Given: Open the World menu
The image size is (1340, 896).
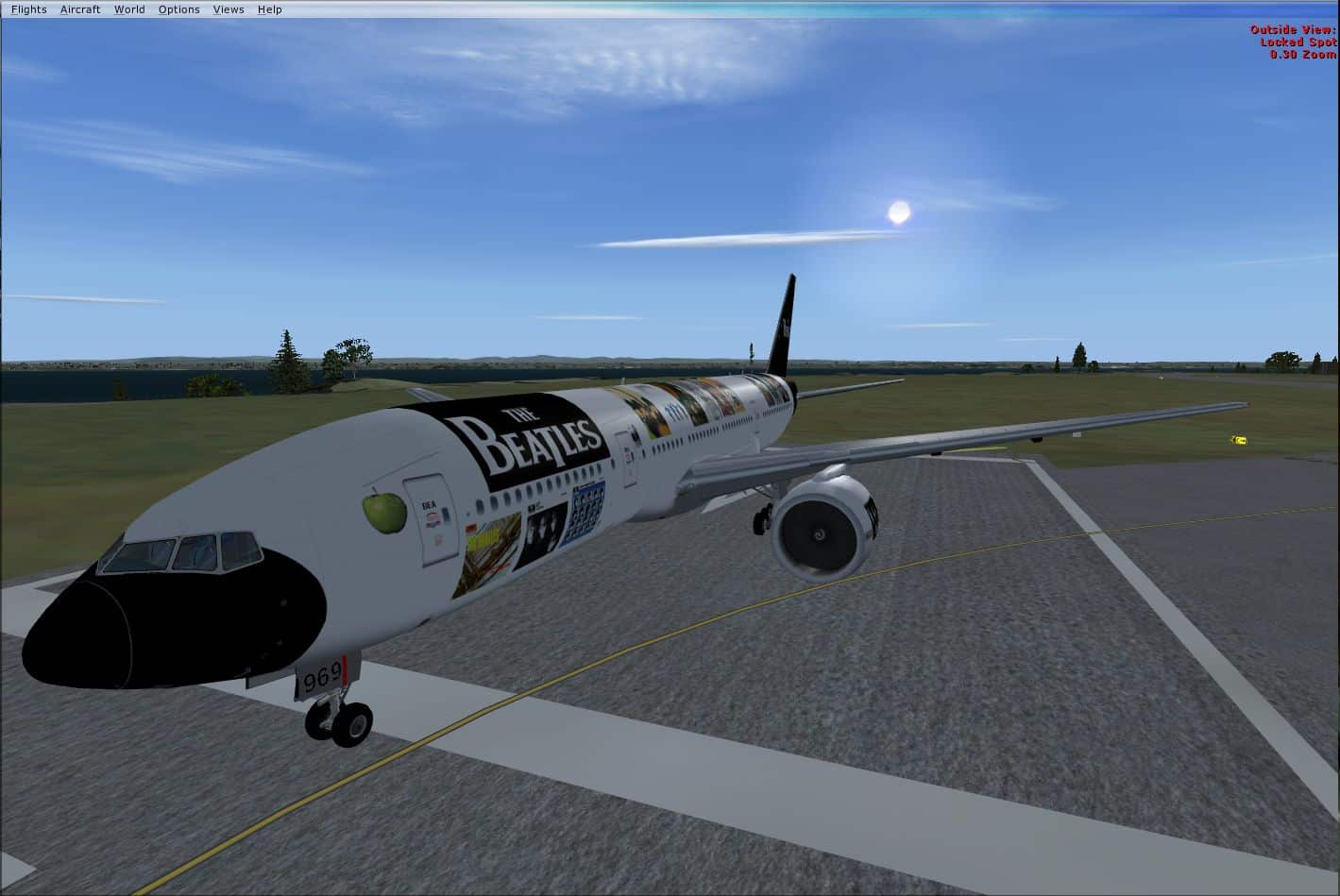Looking at the screenshot, I should pos(128,8).
